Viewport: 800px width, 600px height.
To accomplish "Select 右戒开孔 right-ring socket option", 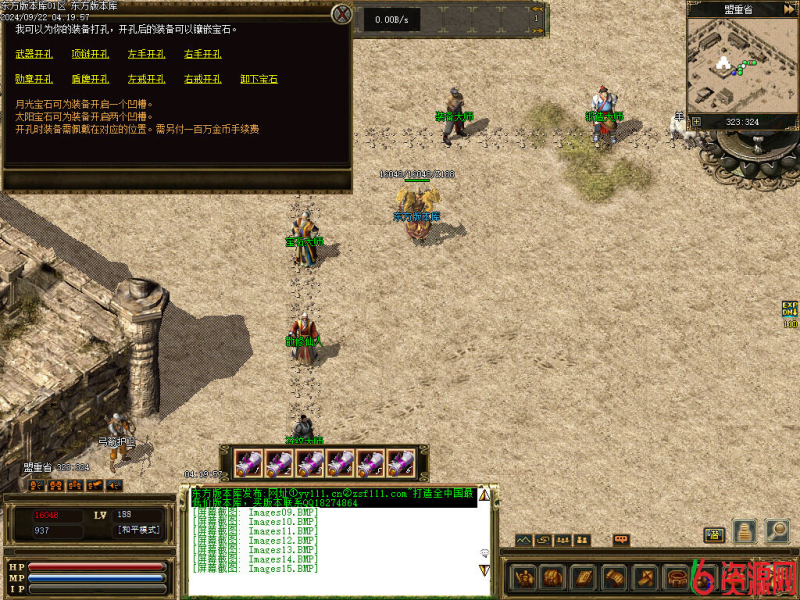I will pos(202,79).
